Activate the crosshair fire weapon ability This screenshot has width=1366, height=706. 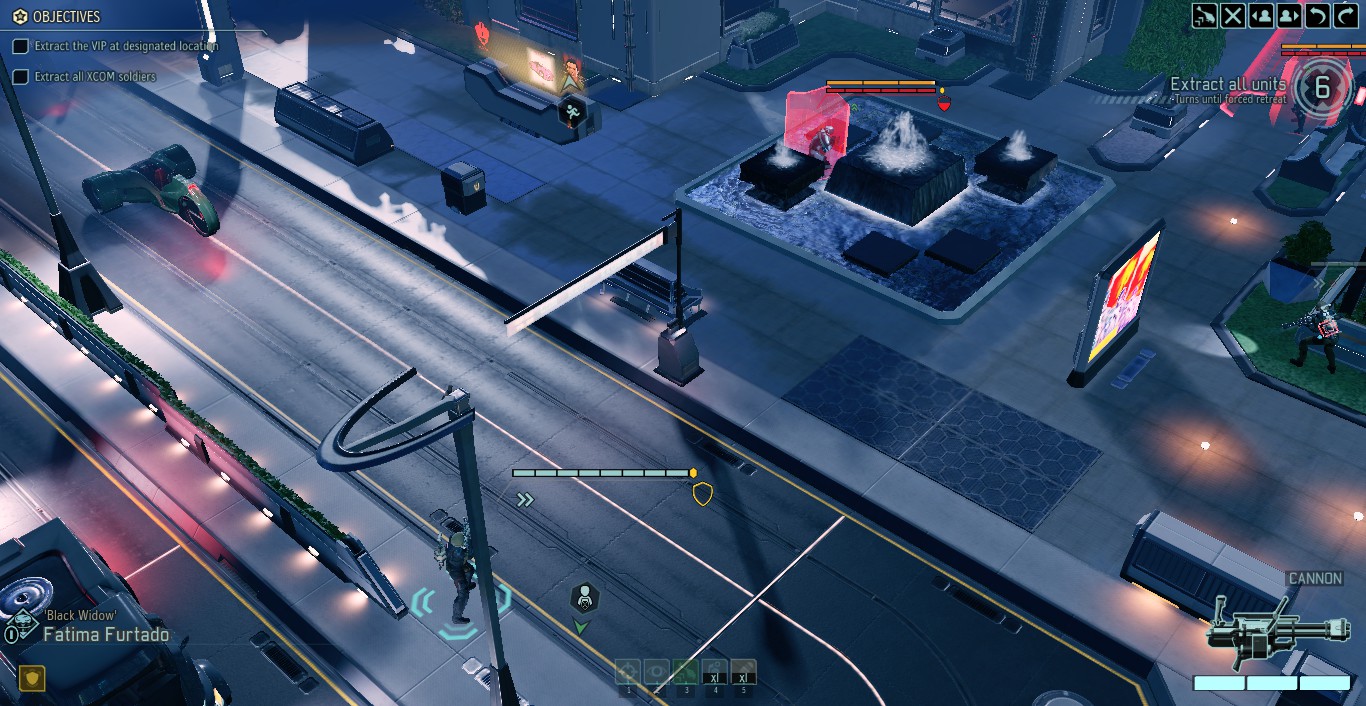tap(628, 673)
